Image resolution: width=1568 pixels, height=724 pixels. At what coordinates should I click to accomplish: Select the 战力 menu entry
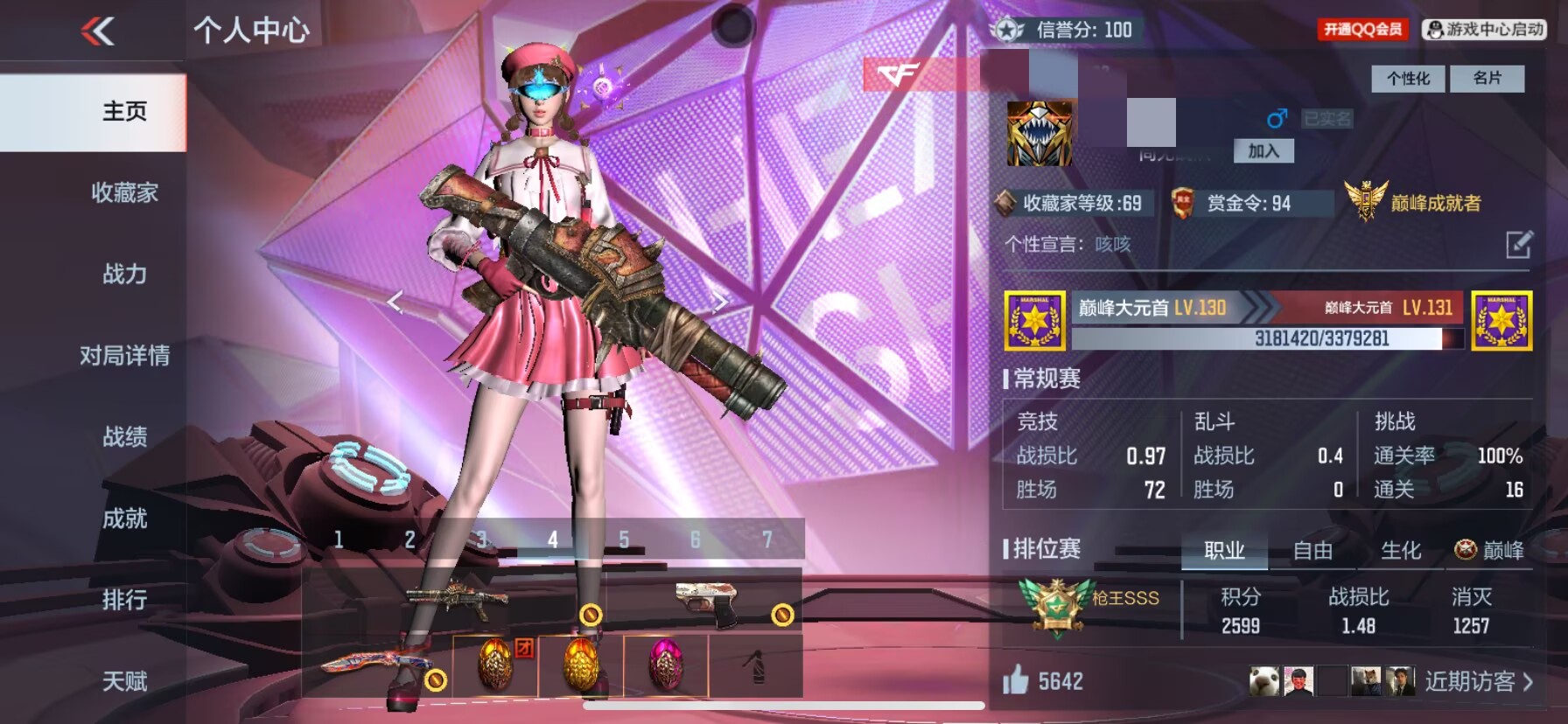[124, 274]
